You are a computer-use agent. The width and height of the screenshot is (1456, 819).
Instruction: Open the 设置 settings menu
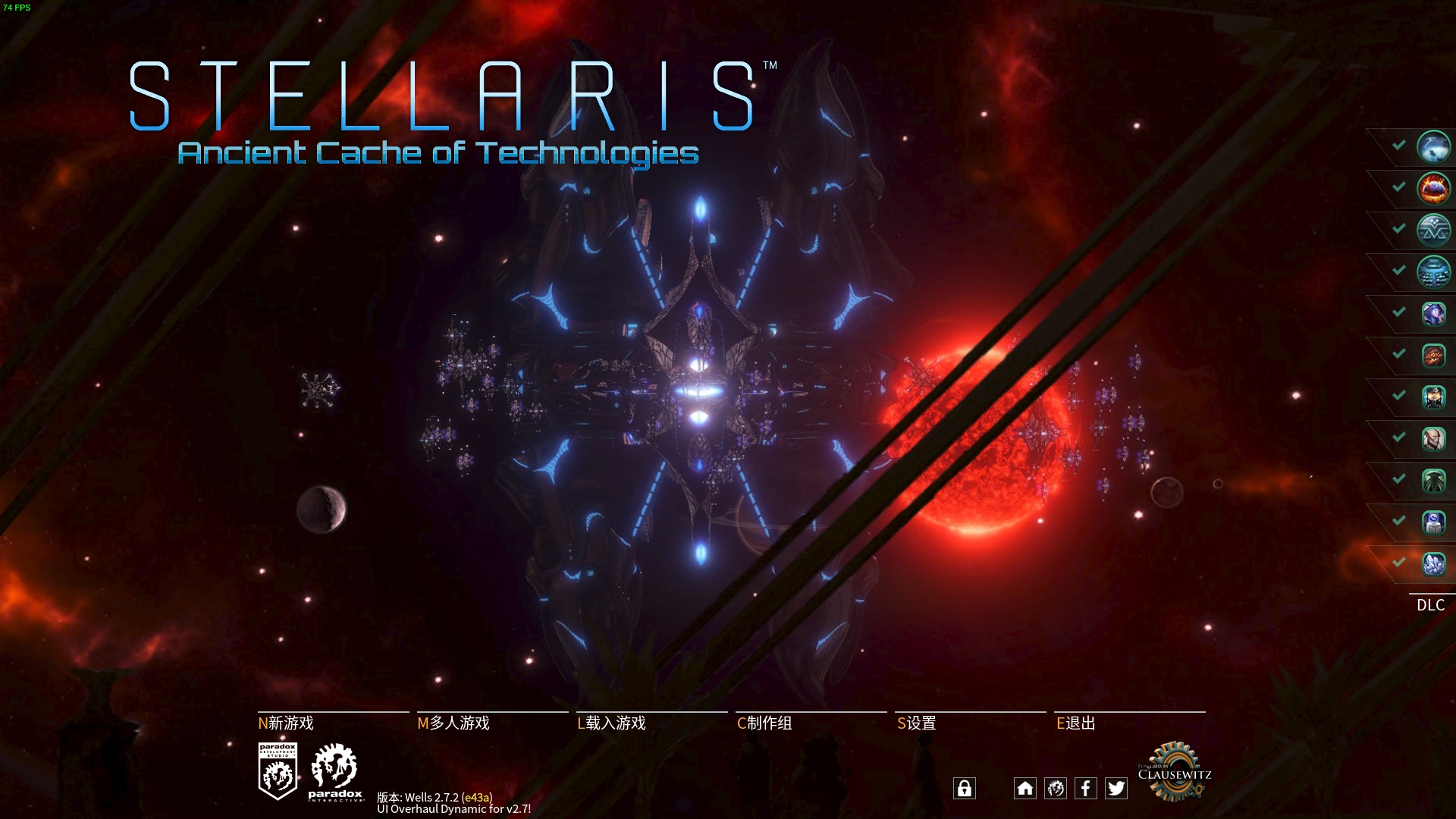(917, 723)
